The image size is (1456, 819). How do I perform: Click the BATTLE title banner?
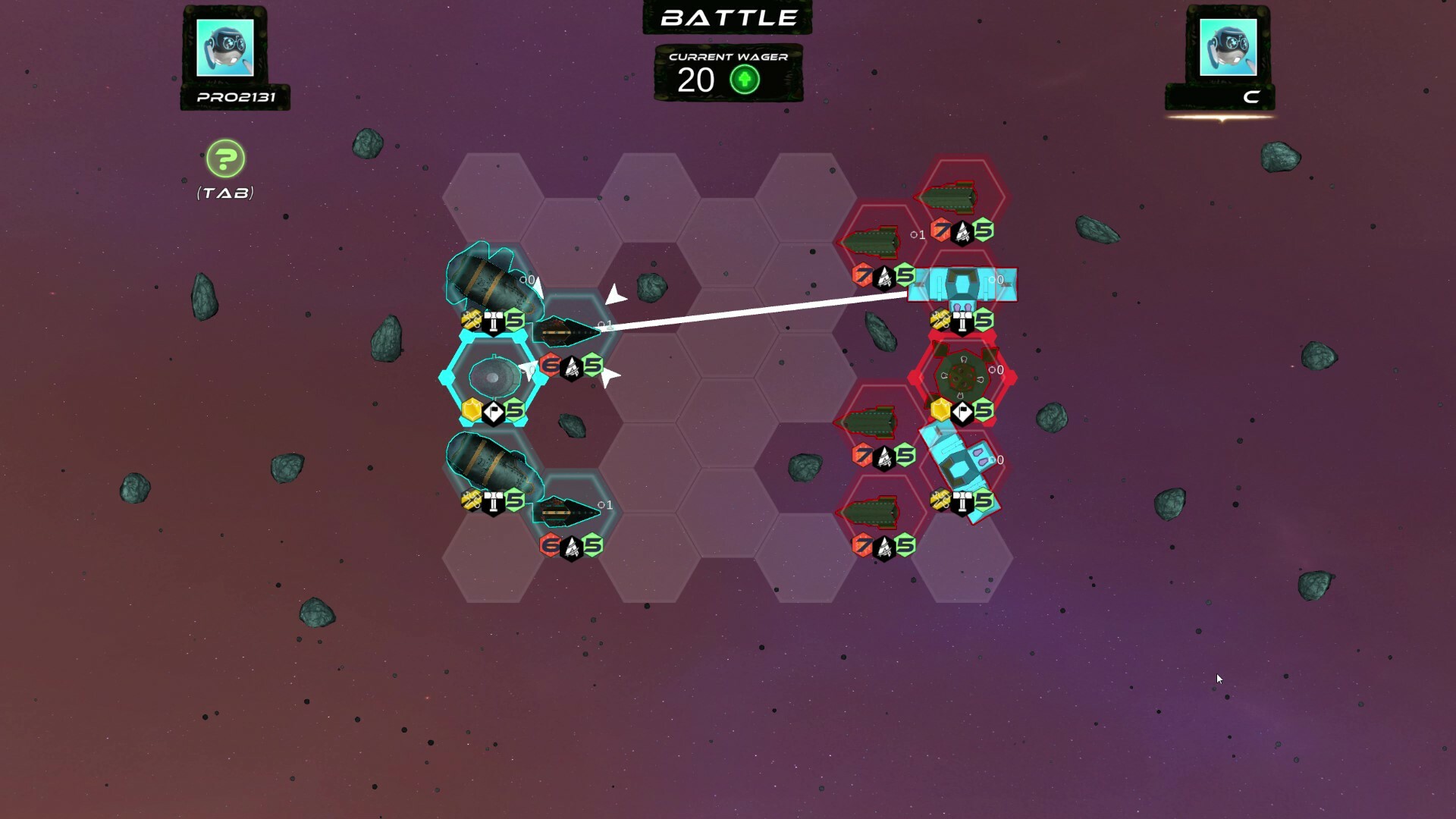click(x=726, y=17)
